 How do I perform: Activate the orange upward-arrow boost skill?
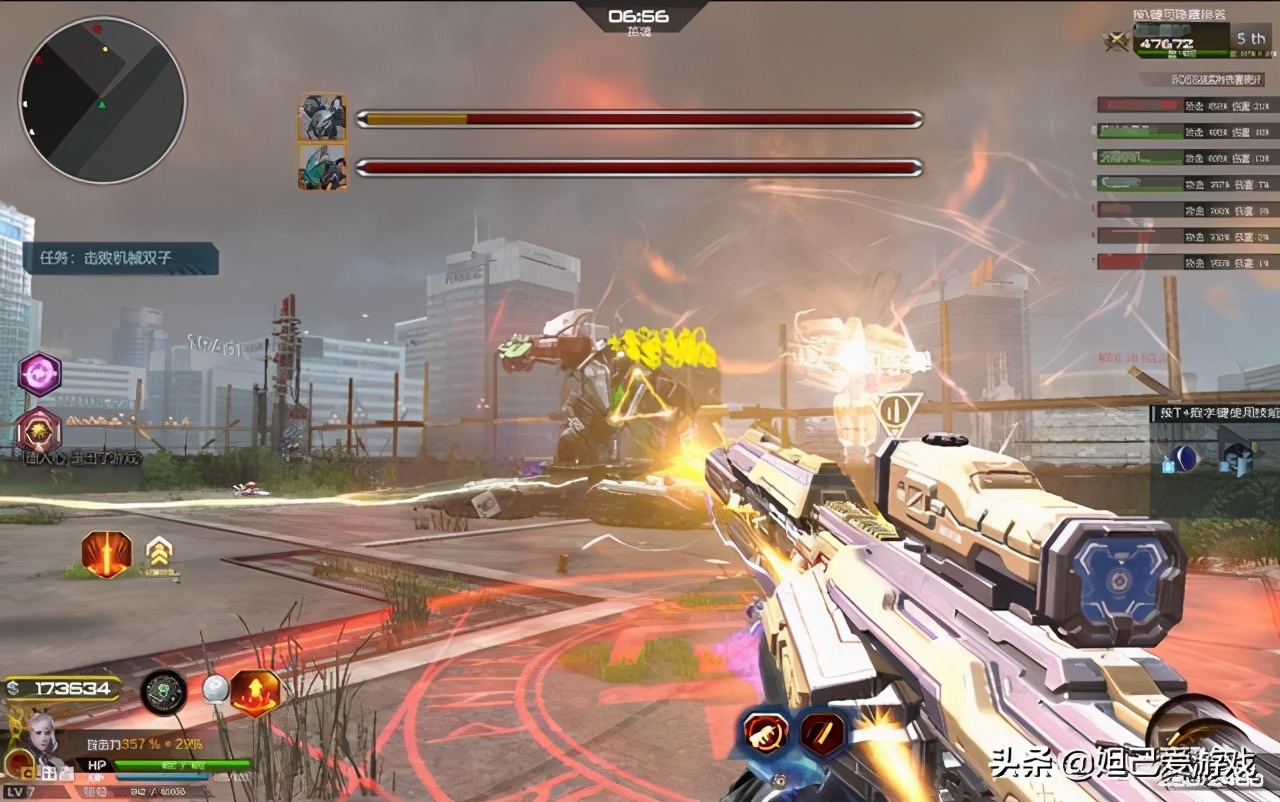coord(255,693)
